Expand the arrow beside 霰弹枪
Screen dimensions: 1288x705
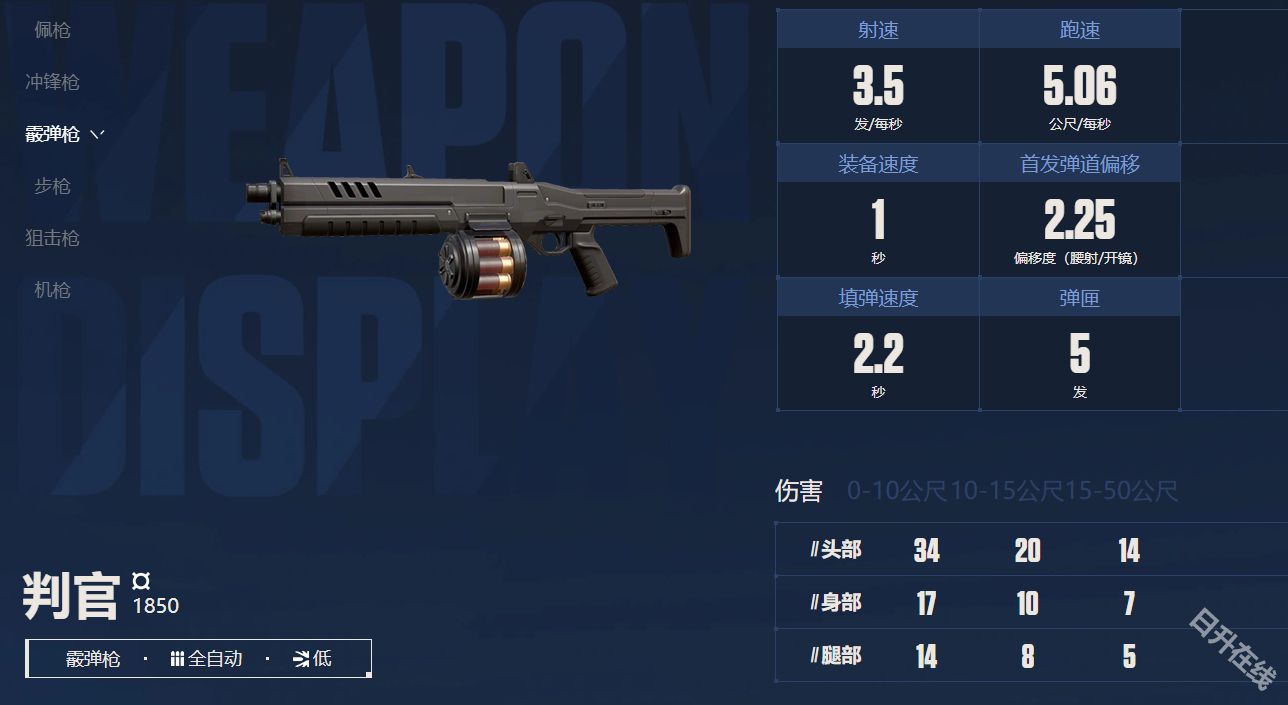click(x=97, y=134)
